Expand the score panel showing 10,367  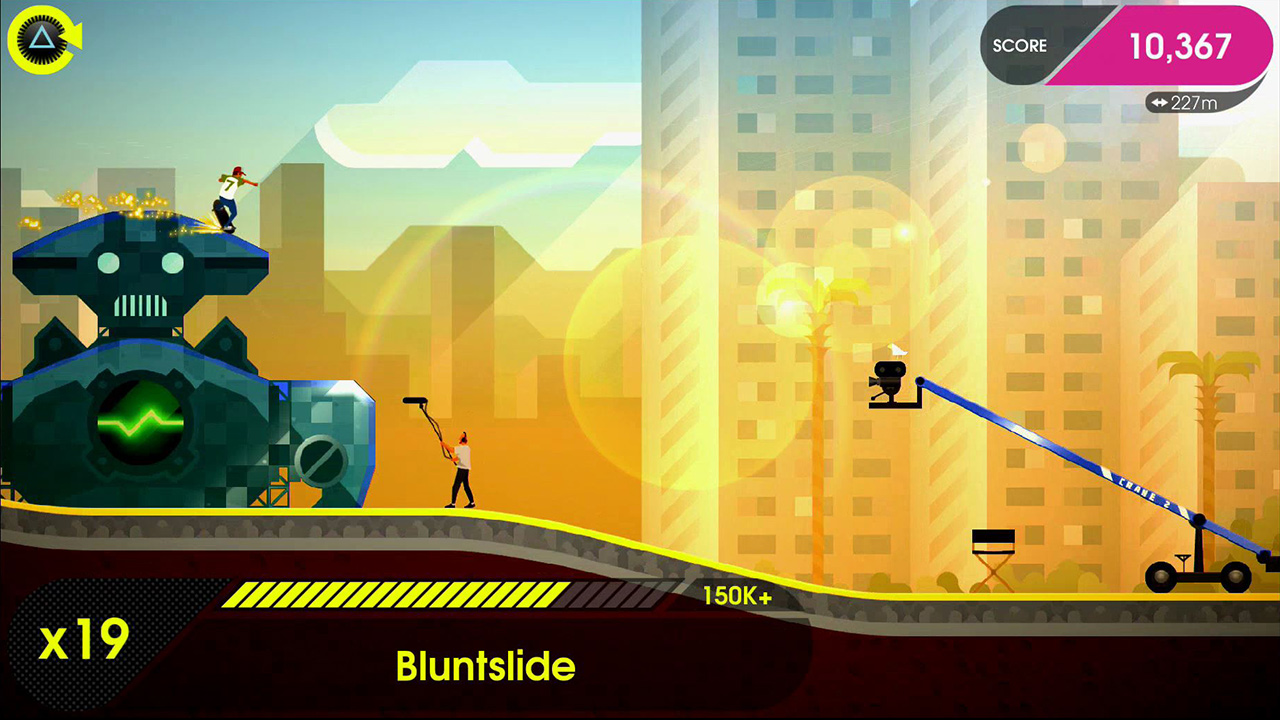(x=1180, y=45)
